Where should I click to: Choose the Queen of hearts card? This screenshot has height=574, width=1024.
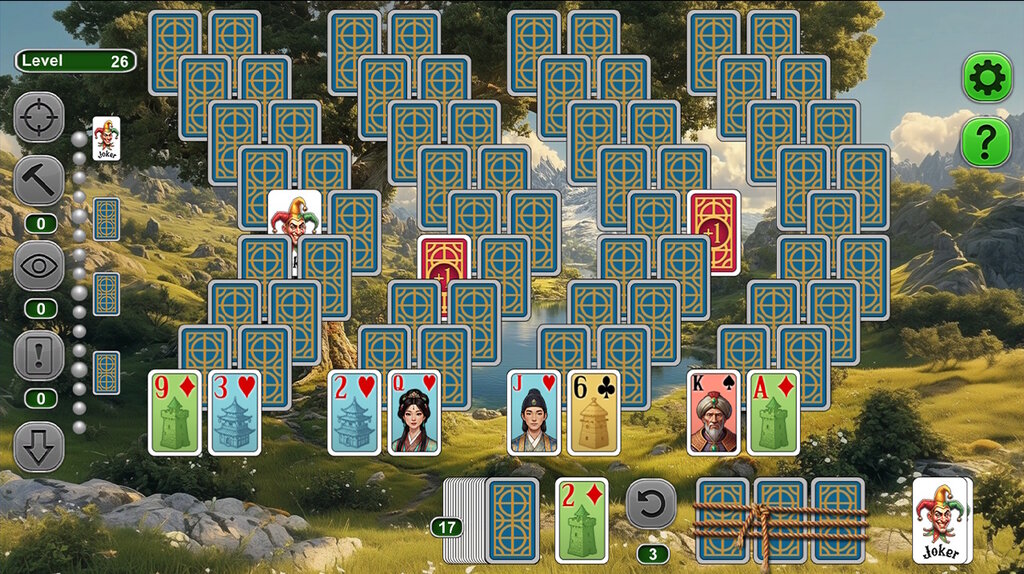pos(415,412)
